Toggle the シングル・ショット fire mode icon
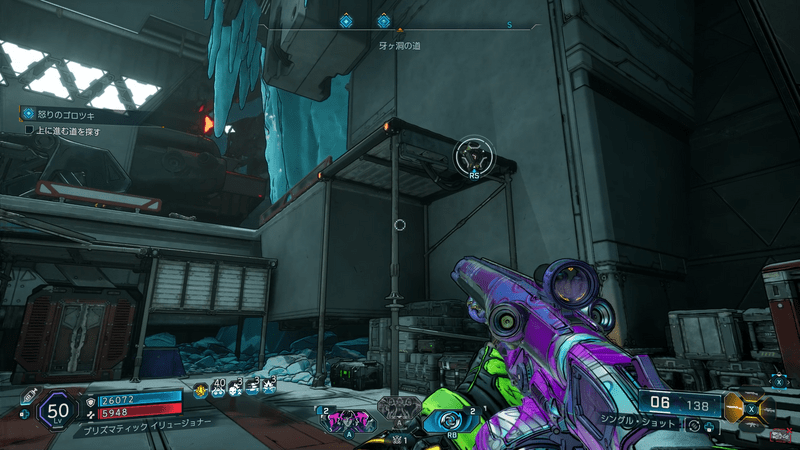Image resolution: width=800 pixels, height=450 pixels. tap(695, 425)
